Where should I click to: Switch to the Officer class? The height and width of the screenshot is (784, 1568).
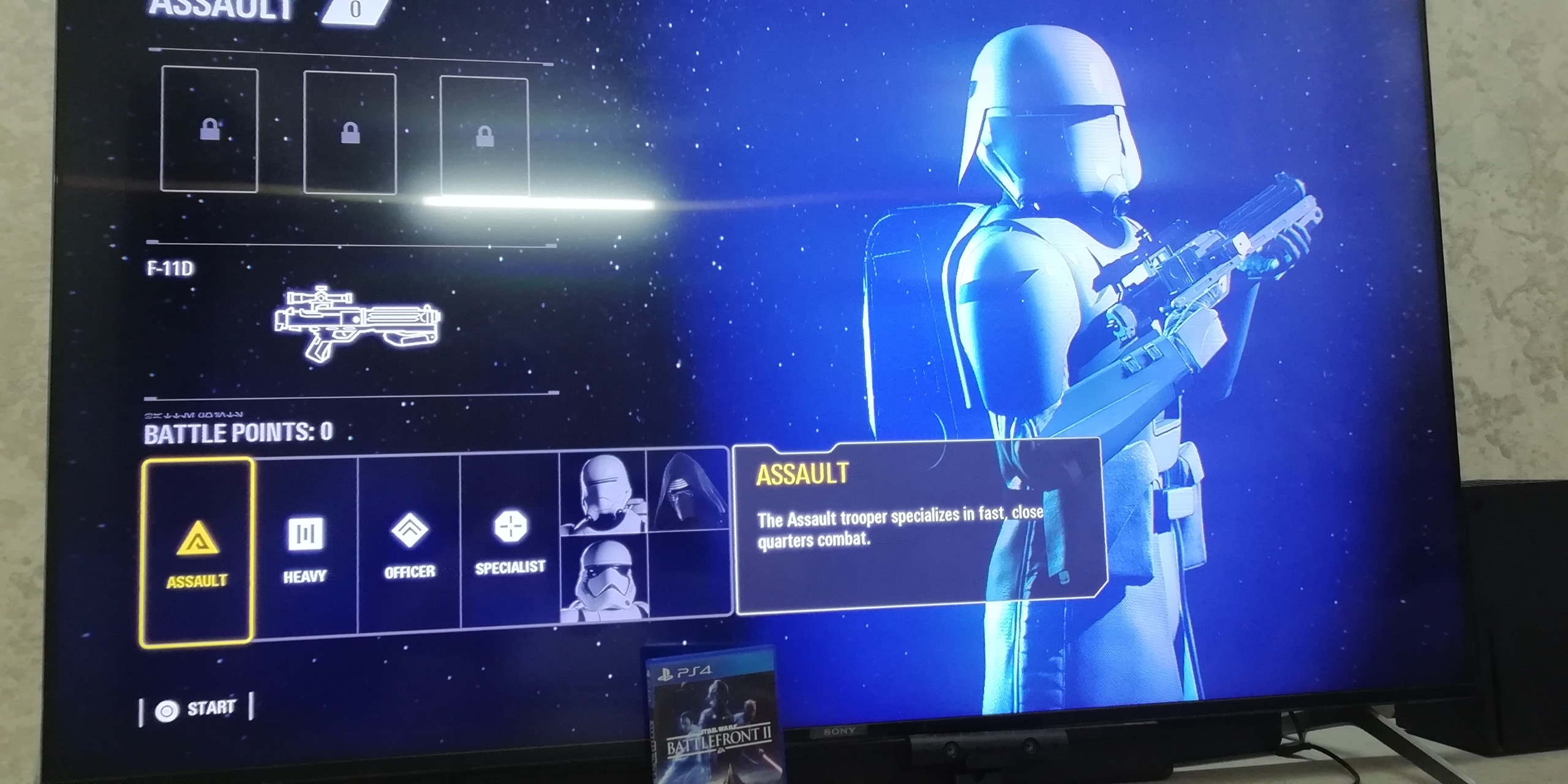(x=409, y=543)
